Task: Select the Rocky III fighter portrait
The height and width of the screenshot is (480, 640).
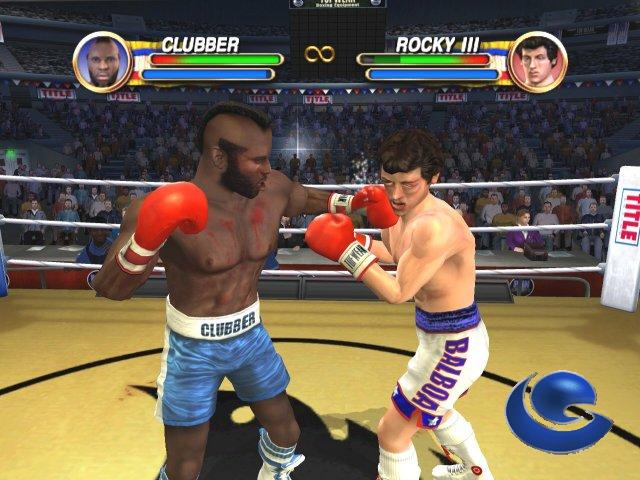Action: (x=537, y=61)
